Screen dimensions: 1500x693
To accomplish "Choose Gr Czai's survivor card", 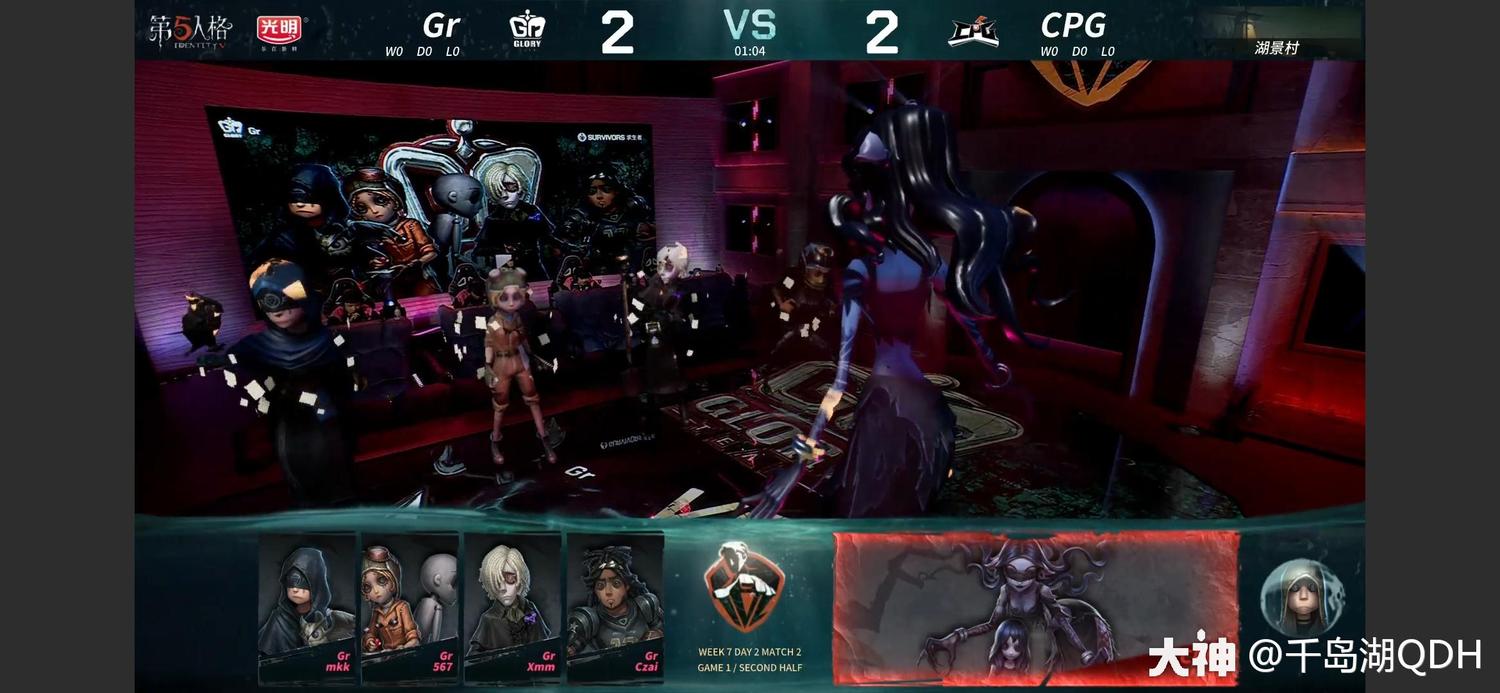I will click(615, 606).
